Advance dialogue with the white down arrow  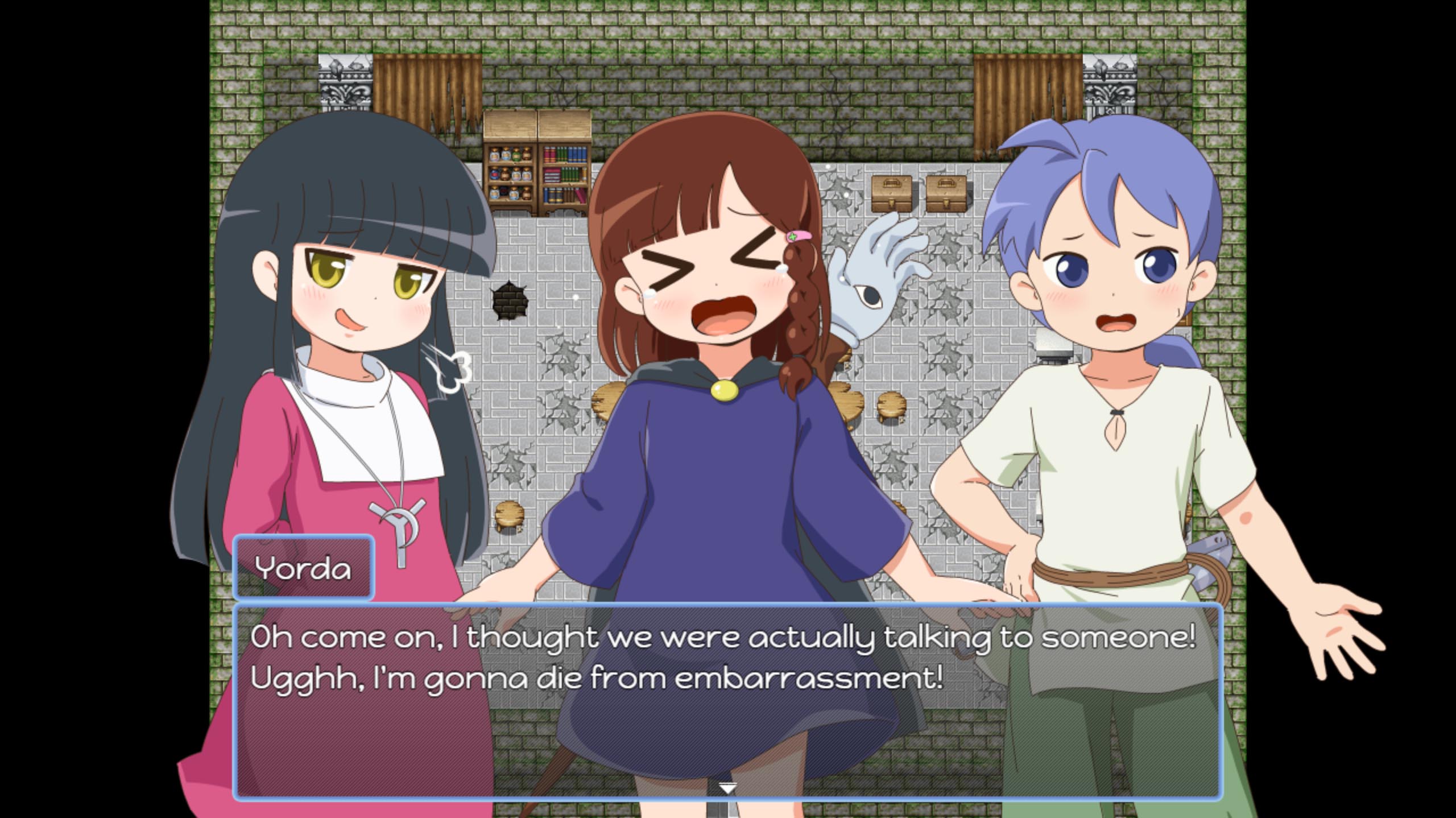(x=727, y=788)
